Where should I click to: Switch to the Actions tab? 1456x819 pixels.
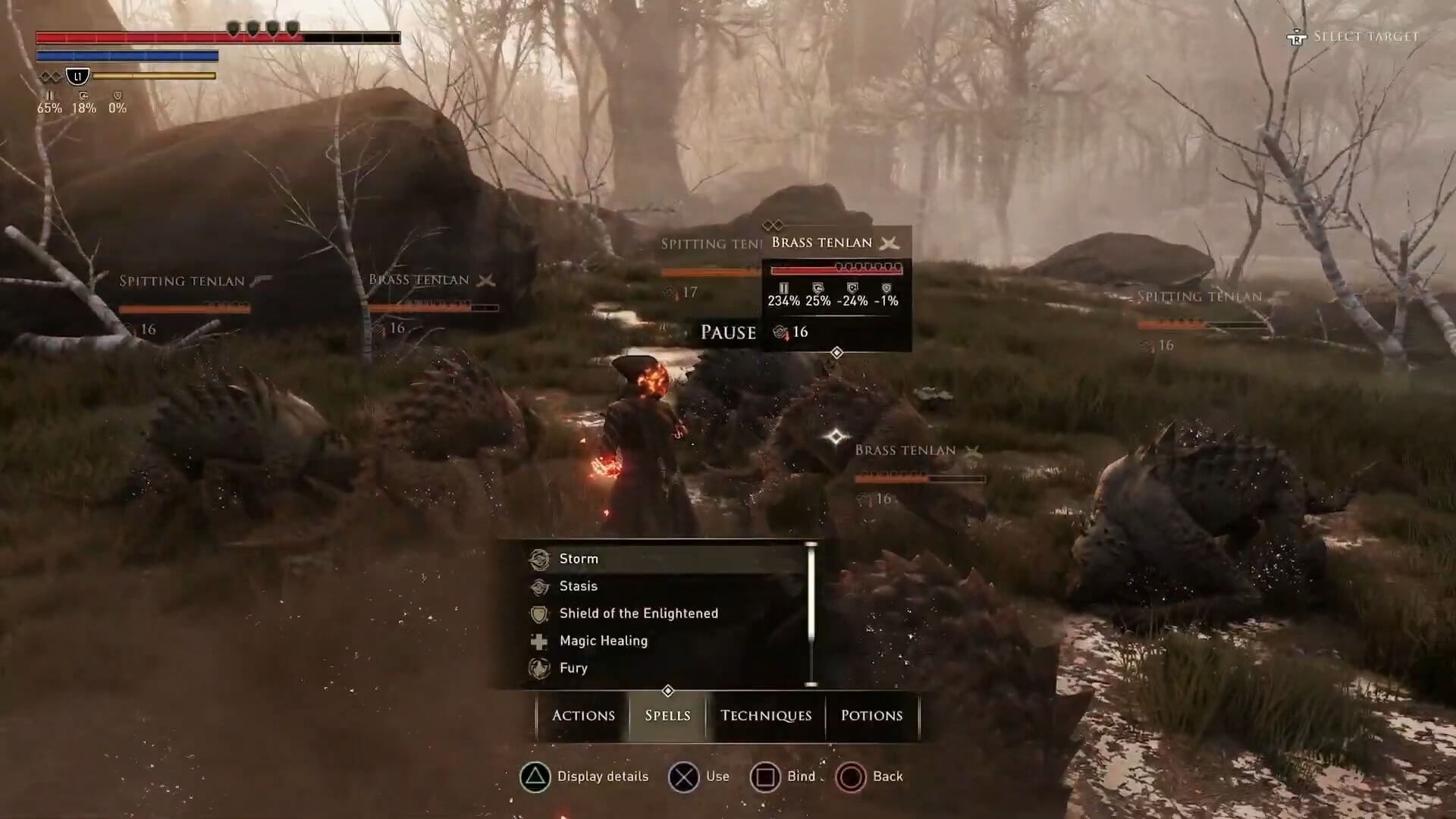(x=583, y=715)
